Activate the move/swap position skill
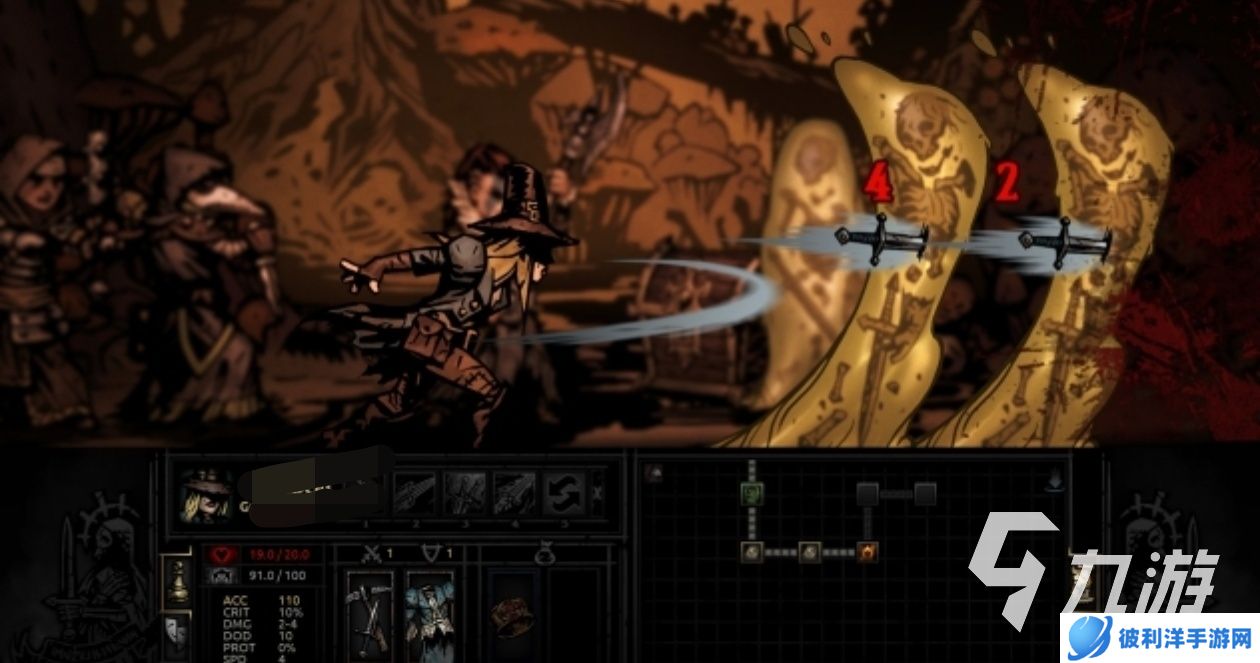 [x=564, y=494]
